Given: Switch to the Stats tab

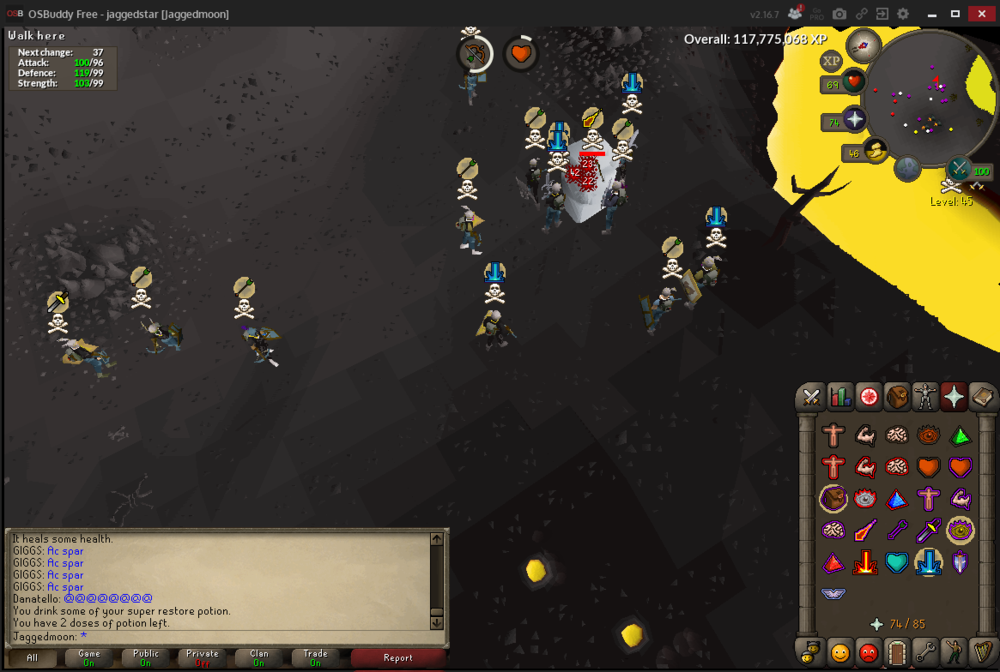Looking at the screenshot, I should (x=840, y=397).
